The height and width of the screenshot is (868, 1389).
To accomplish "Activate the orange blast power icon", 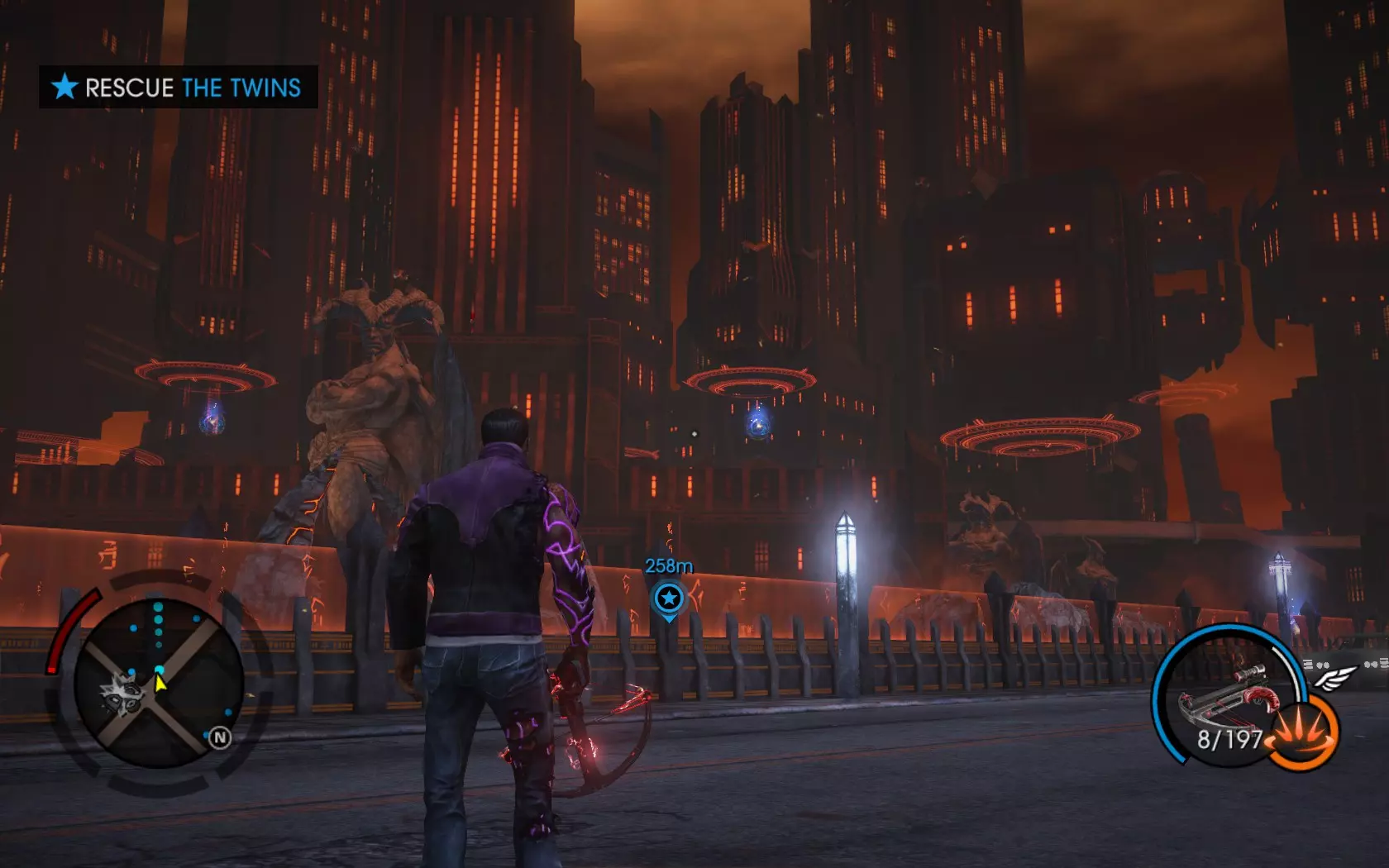I will coord(1301,732).
